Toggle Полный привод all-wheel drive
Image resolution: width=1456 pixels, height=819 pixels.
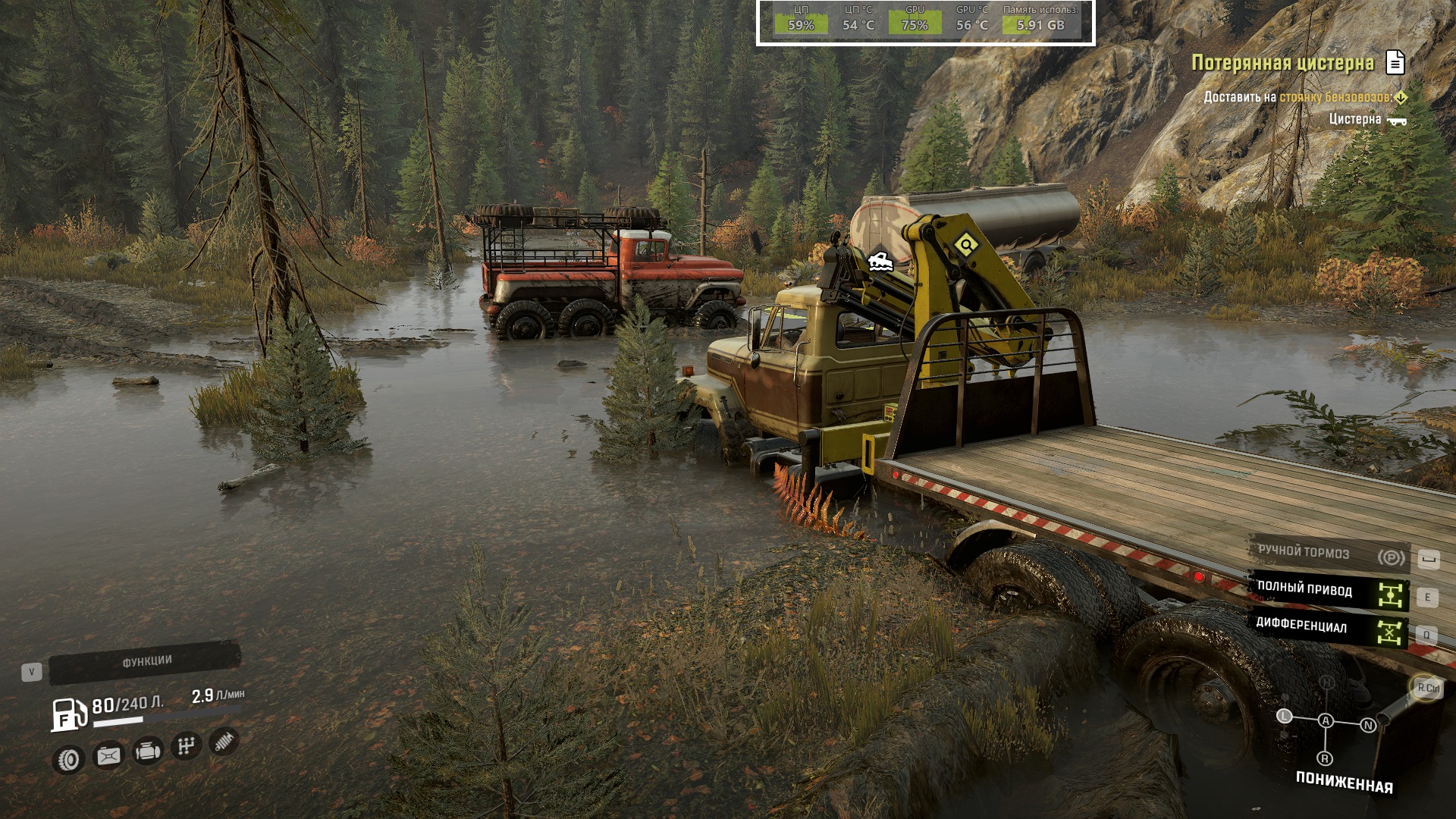pyautogui.click(x=1329, y=591)
